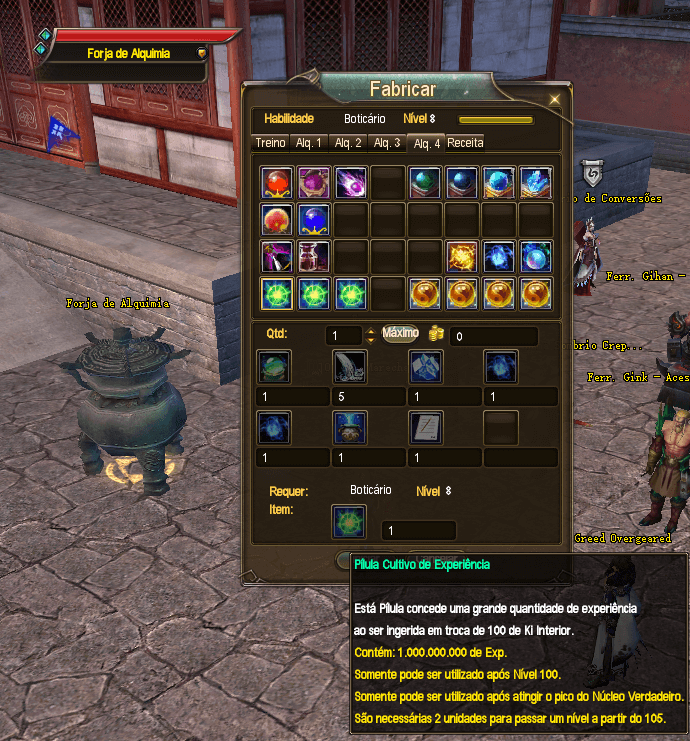Click the resulting green pill item icon
Screen dimensions: 690x741
tap(349, 521)
